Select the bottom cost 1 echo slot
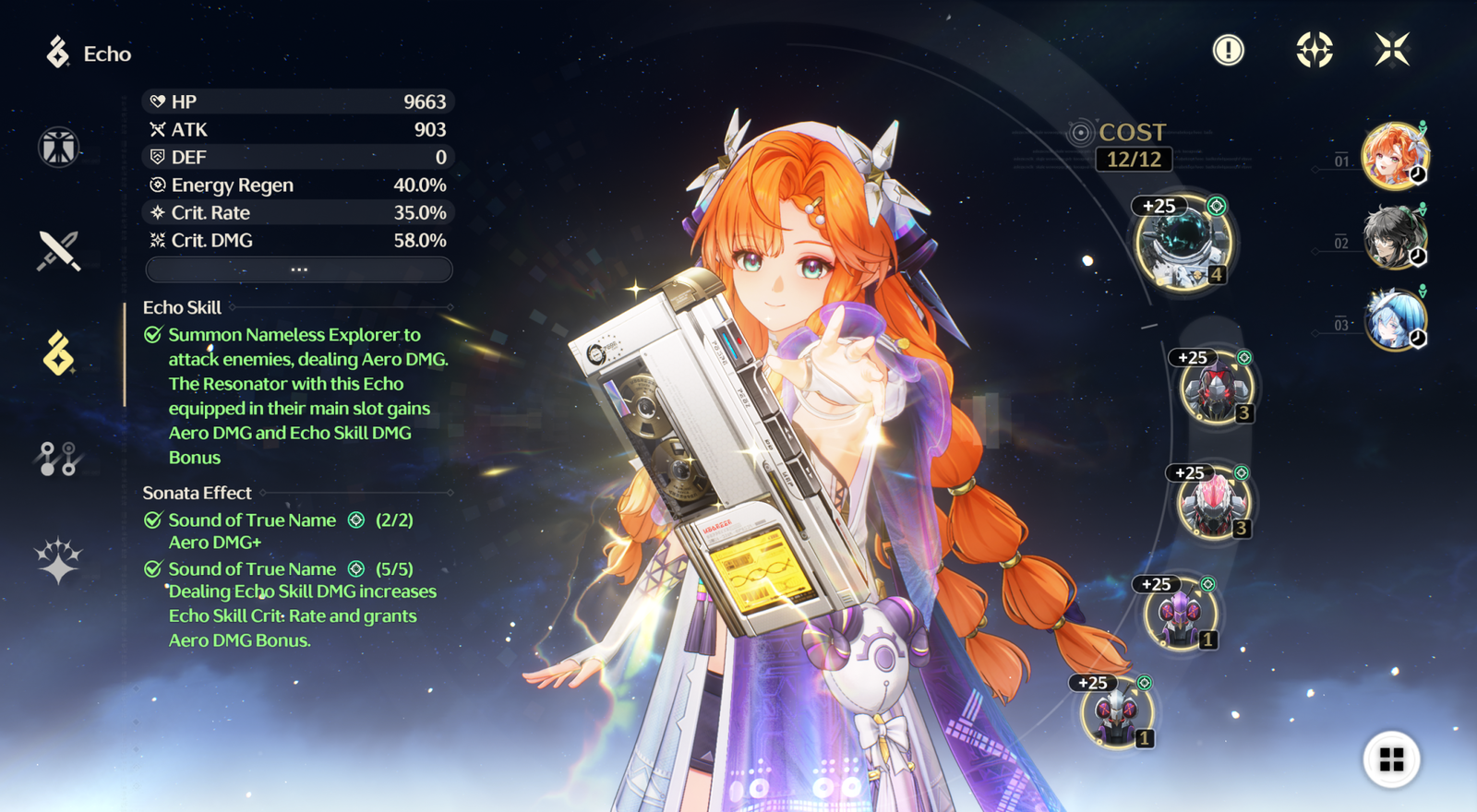1477x812 pixels. tap(1117, 713)
